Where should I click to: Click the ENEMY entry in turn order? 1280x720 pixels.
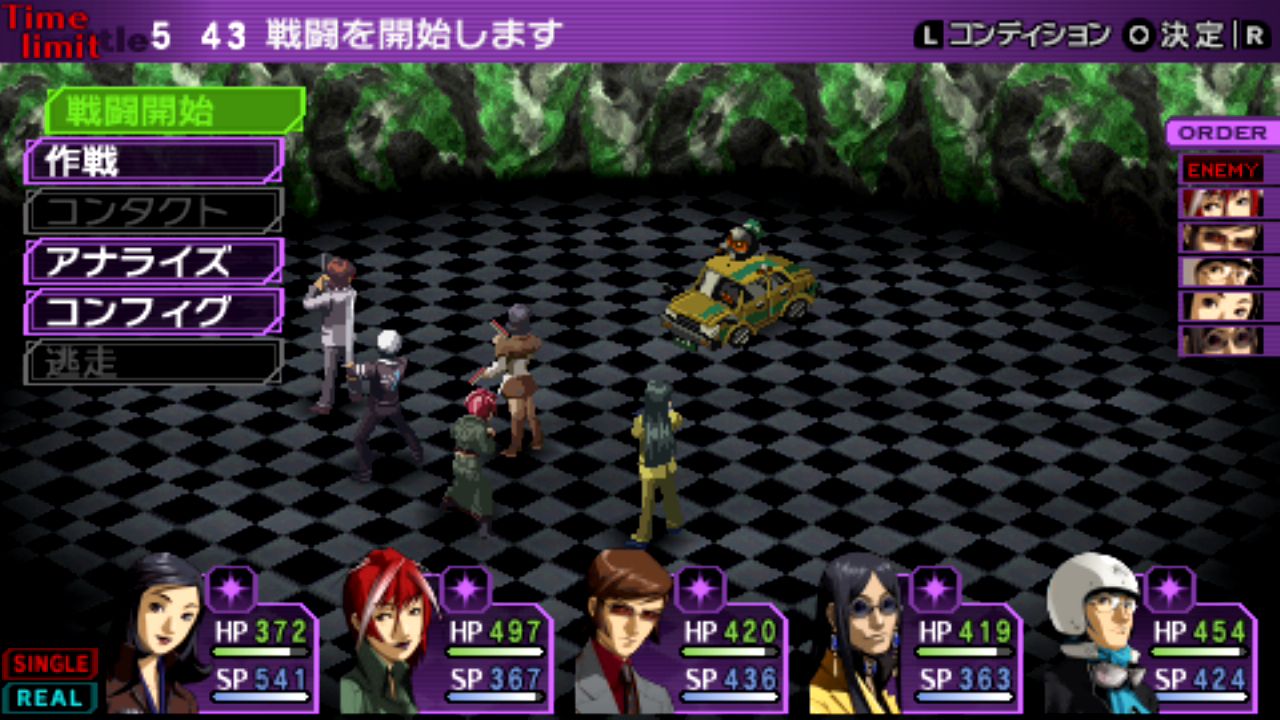tap(1222, 169)
